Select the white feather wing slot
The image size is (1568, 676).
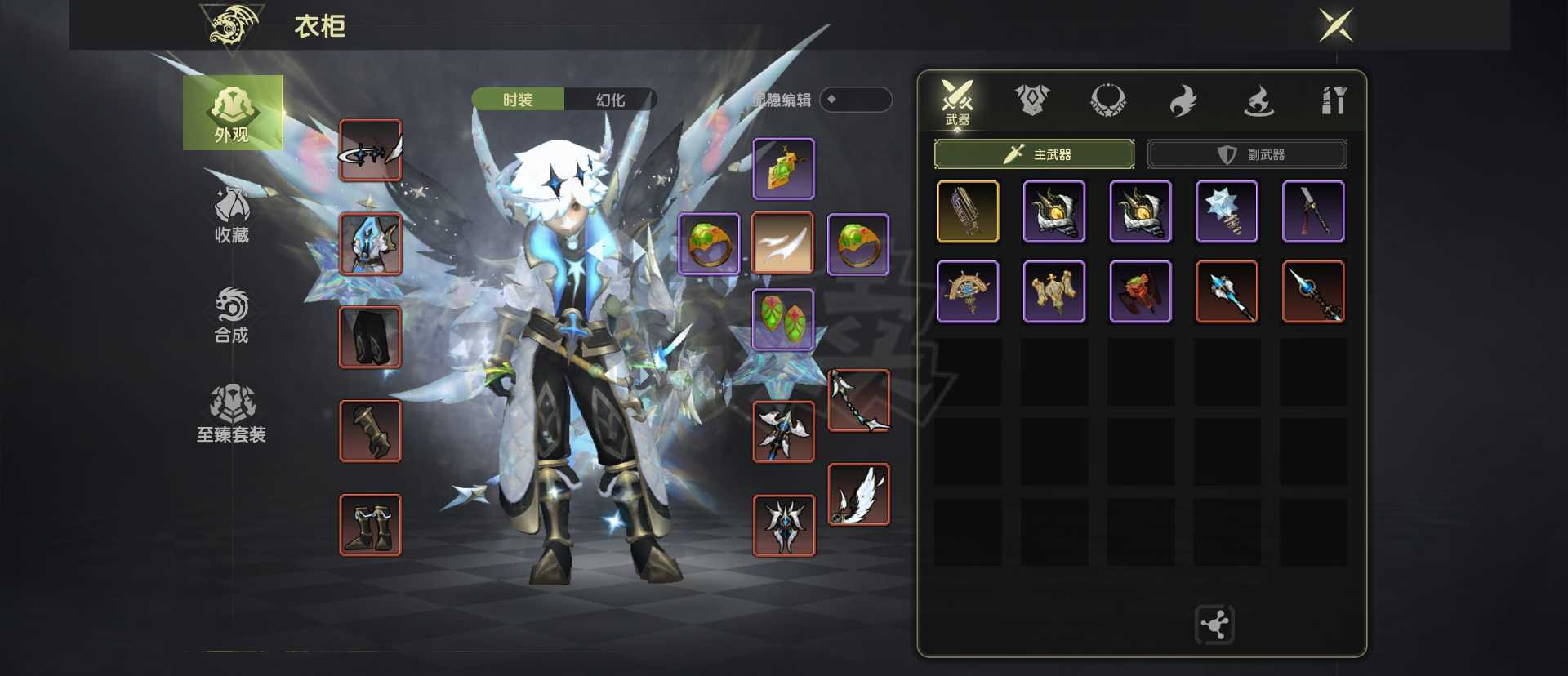coord(859,494)
